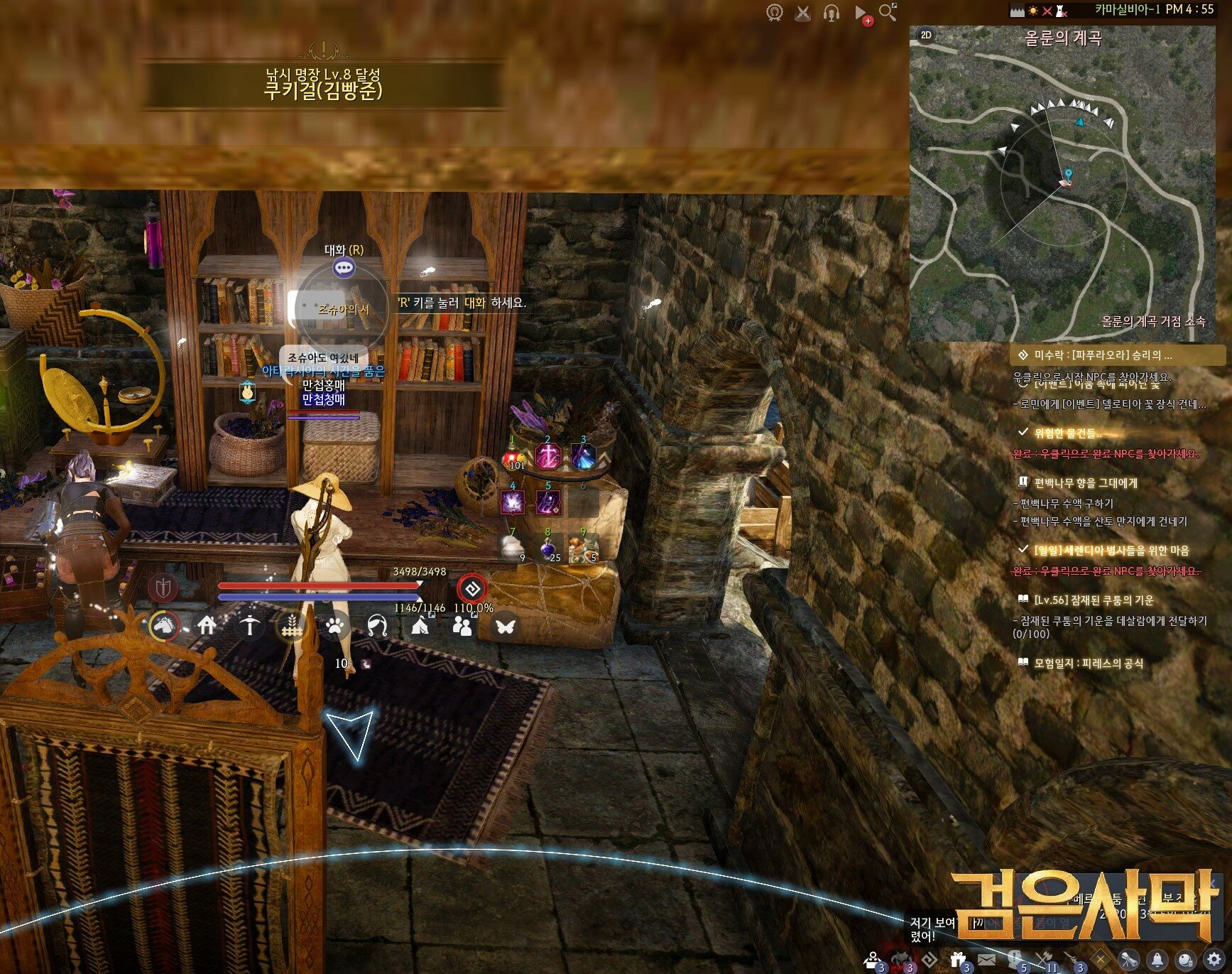Image resolution: width=1232 pixels, height=974 pixels.
Task: Open the bell notifications icon
Action: pyautogui.click(x=1157, y=960)
